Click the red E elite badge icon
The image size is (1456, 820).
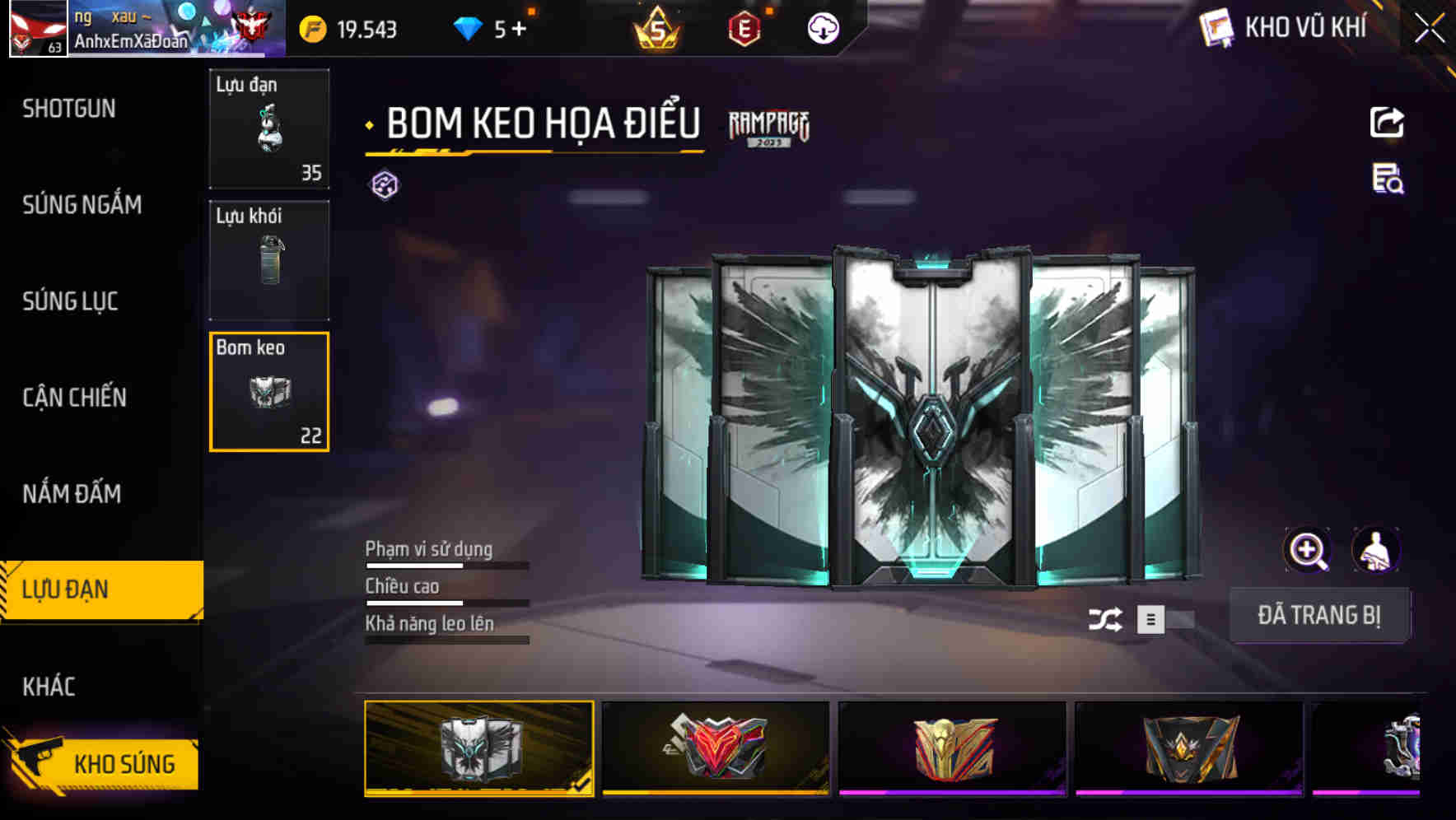742,27
